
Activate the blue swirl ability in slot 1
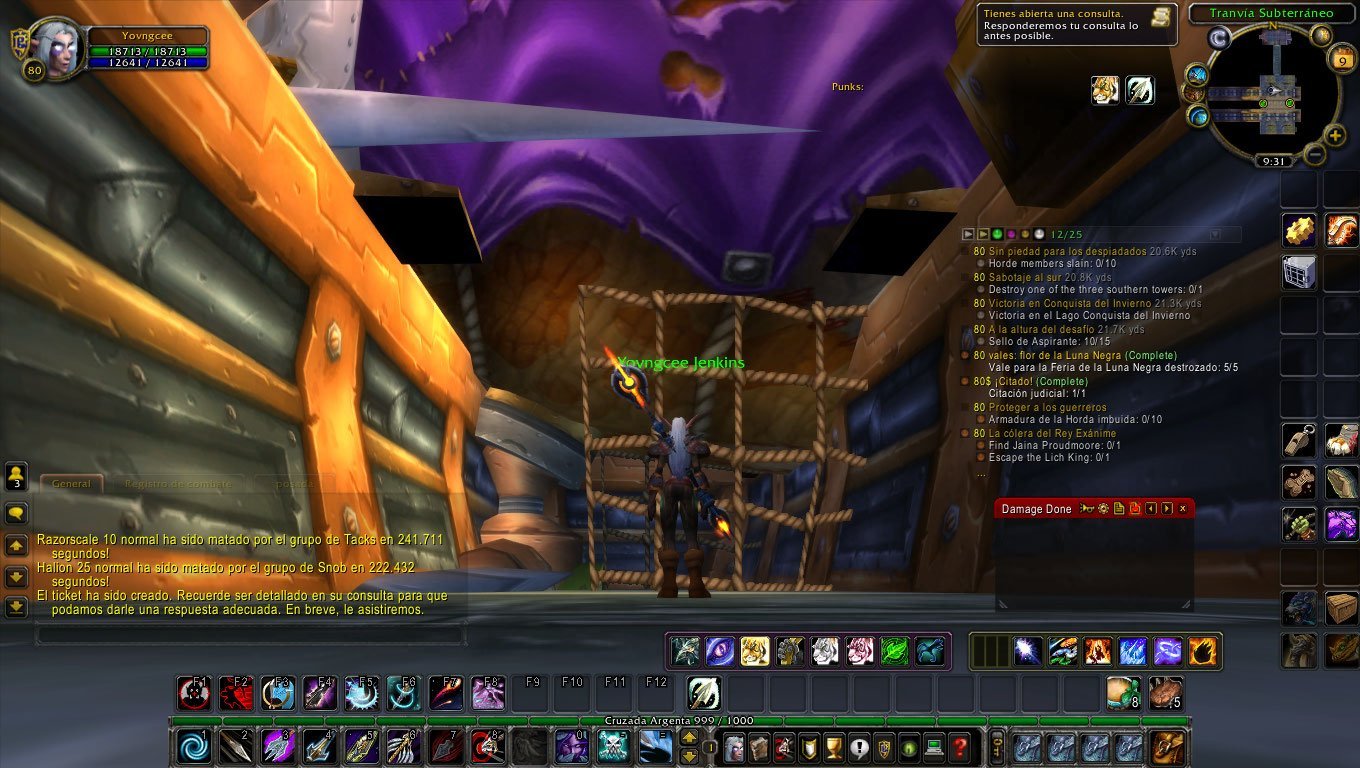(193, 747)
